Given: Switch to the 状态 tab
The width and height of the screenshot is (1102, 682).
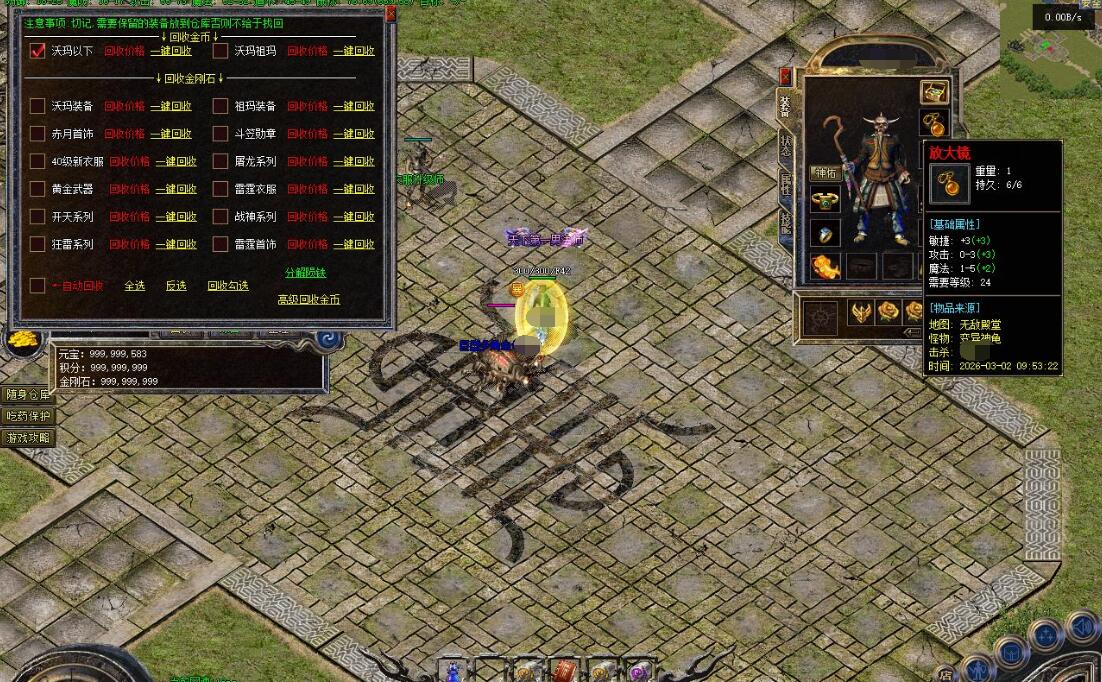Looking at the screenshot, I should tap(785, 145).
